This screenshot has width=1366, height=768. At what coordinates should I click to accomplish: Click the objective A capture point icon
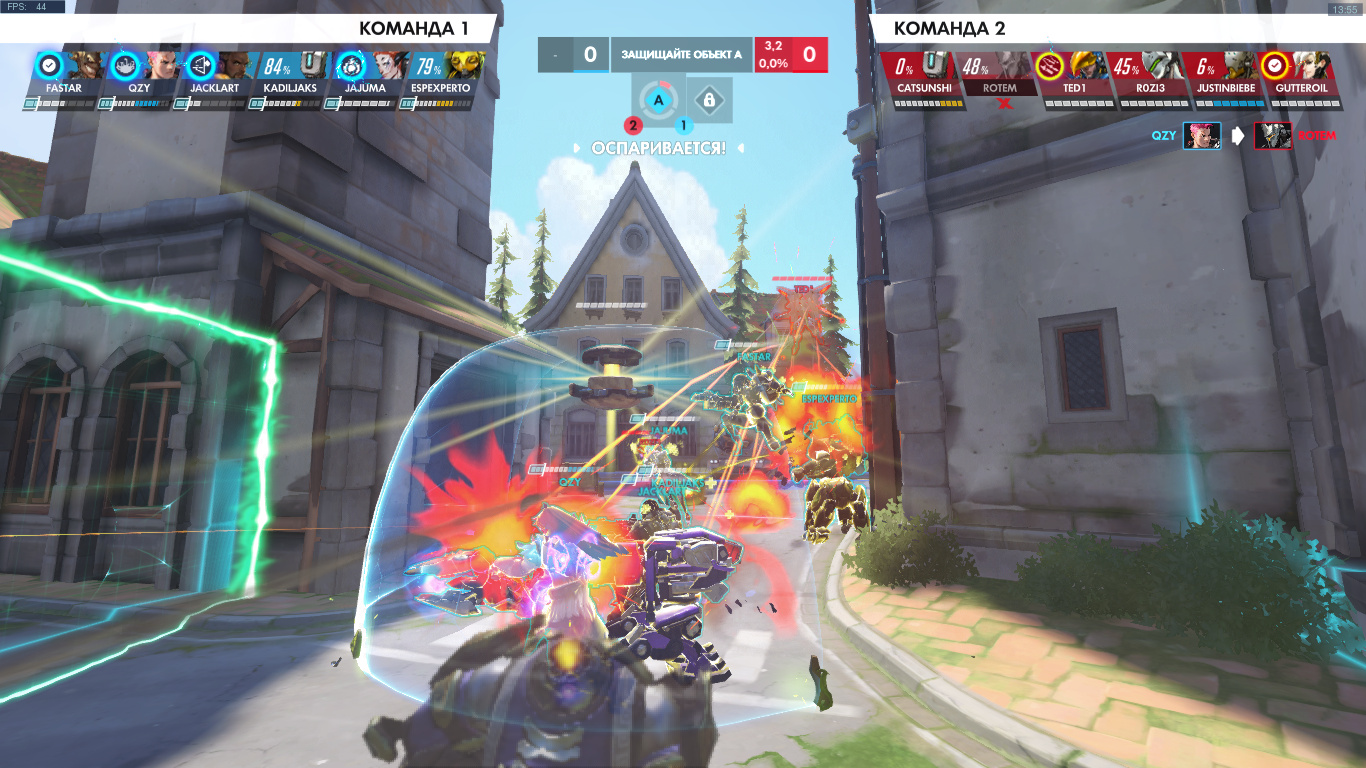click(x=658, y=100)
